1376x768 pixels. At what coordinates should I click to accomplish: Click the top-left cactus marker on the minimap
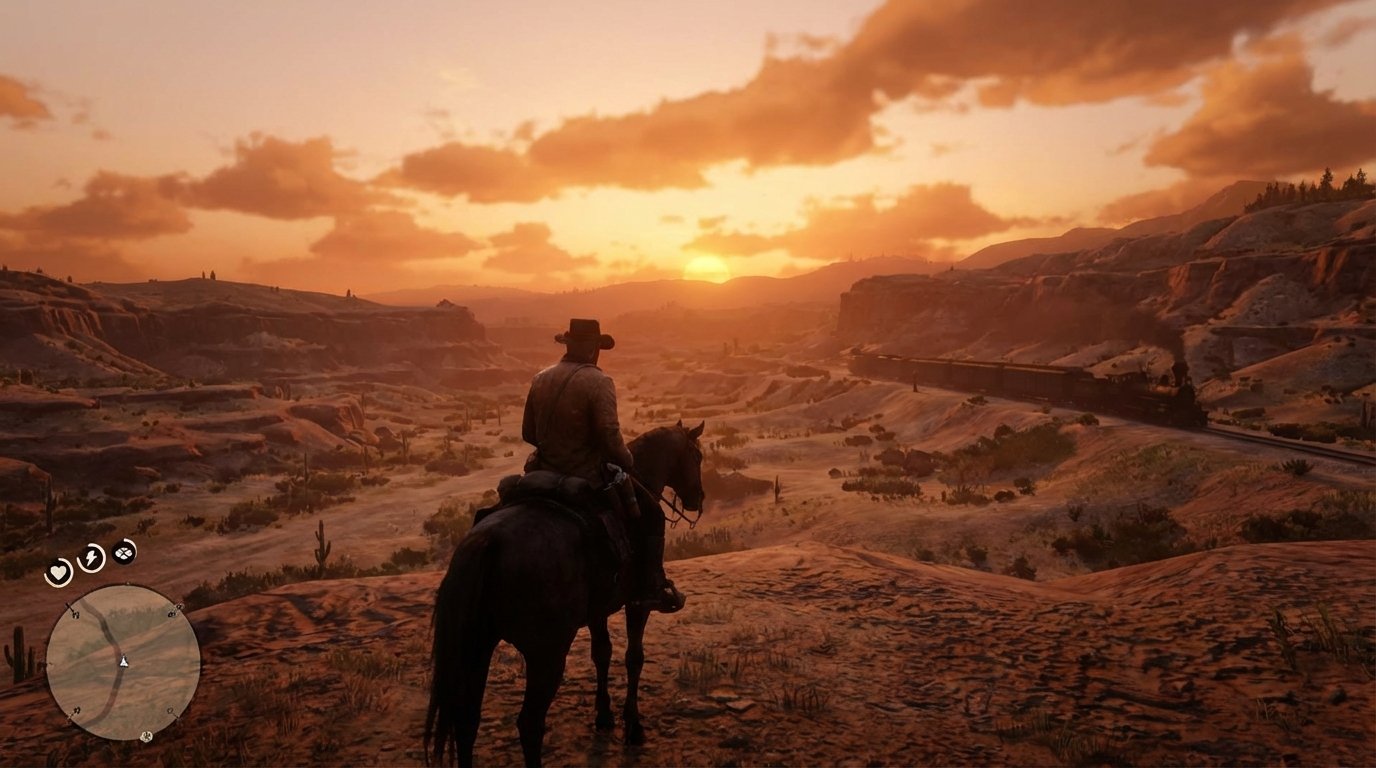[x=74, y=611]
